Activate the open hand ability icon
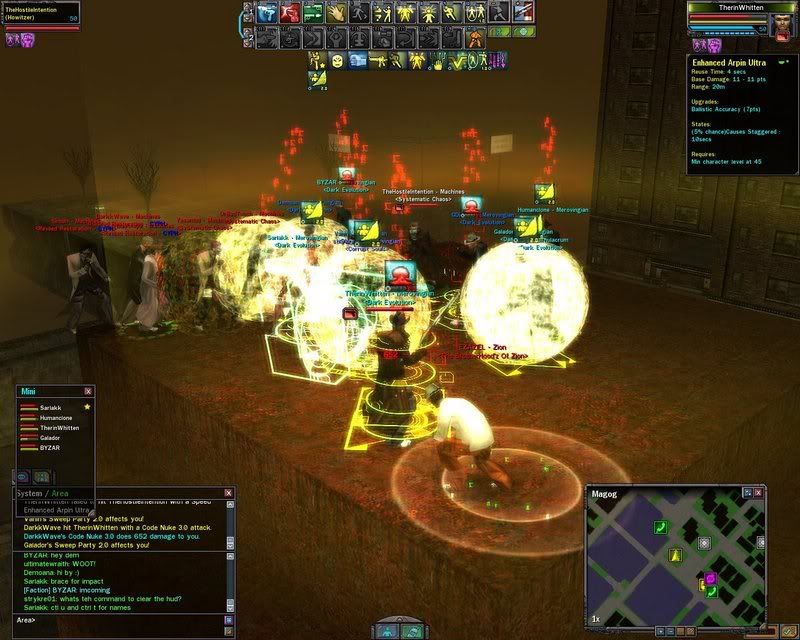Screen dimensions: 800x640 point(336,13)
